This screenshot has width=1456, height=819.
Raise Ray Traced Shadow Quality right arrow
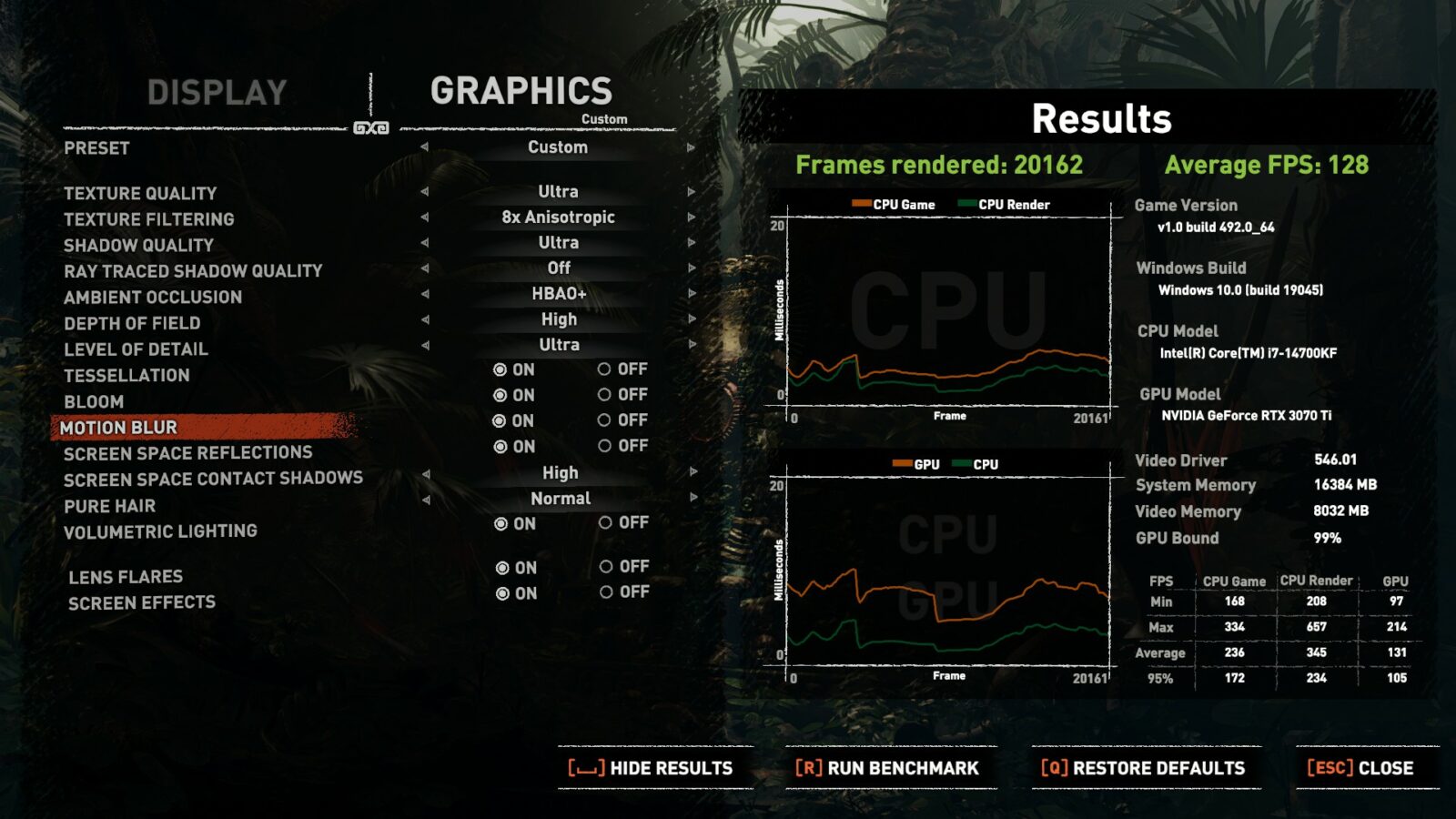click(692, 268)
